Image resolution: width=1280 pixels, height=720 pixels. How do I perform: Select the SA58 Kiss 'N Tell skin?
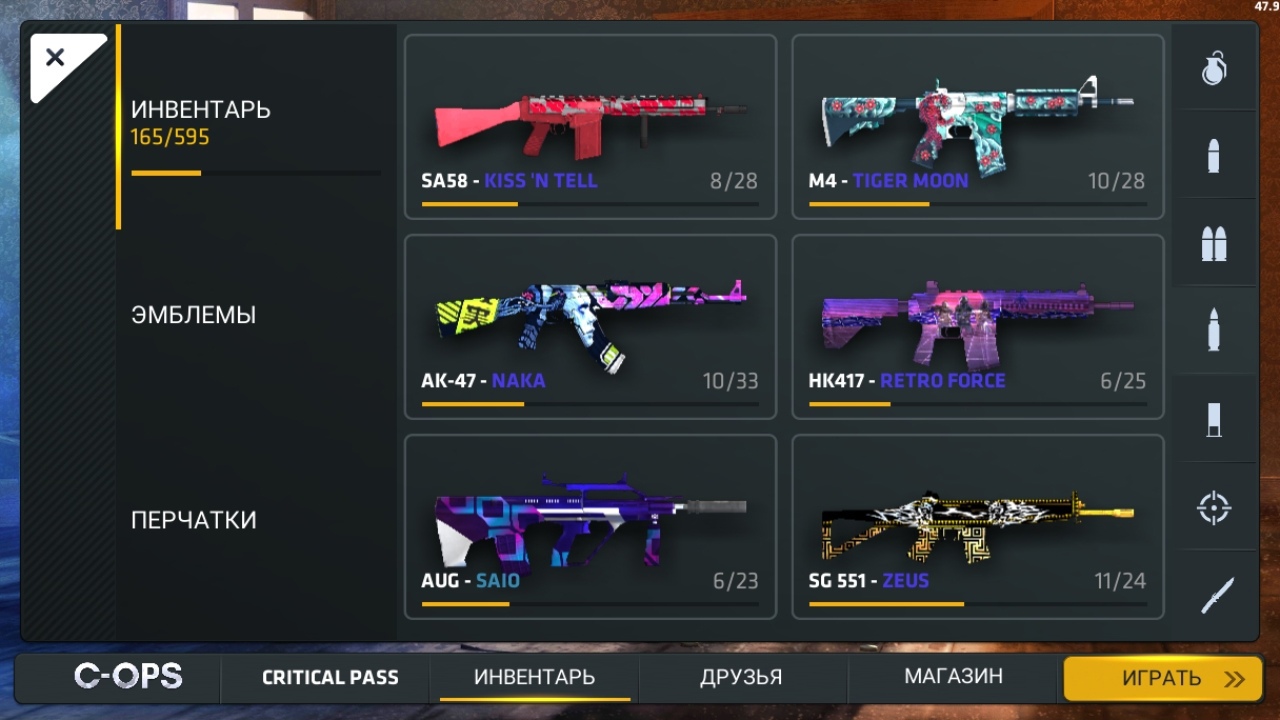590,127
